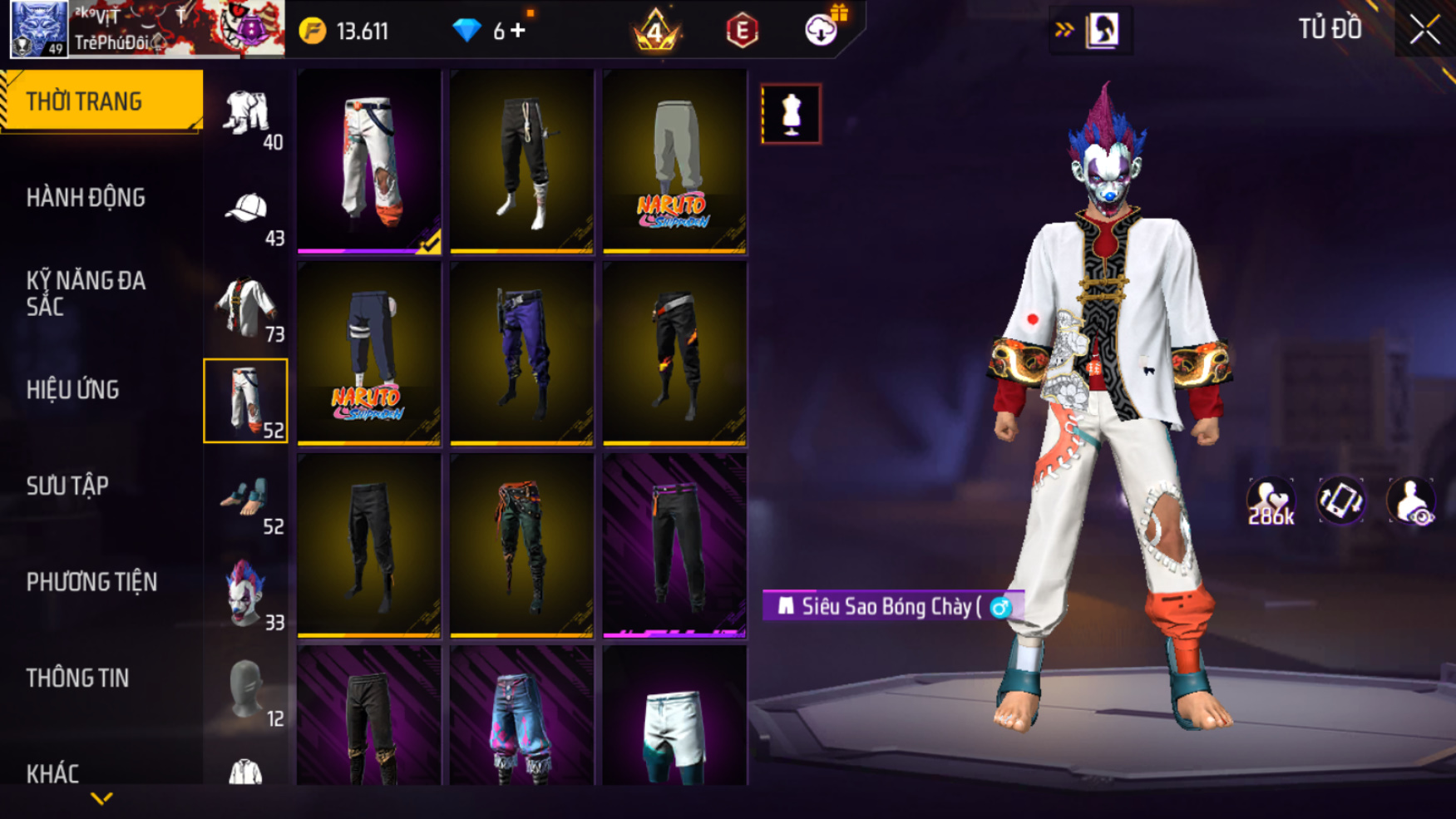Choose the black pants with flame trim
1456x819 pixels.
point(674,353)
